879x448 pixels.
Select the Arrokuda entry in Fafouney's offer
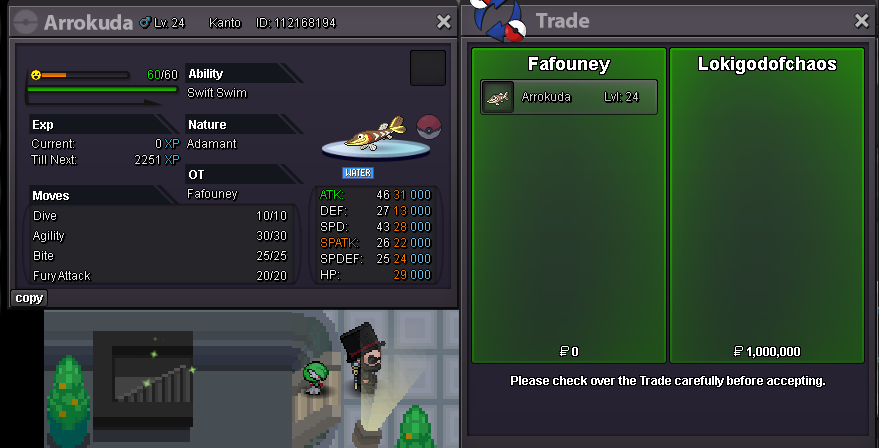pos(568,97)
